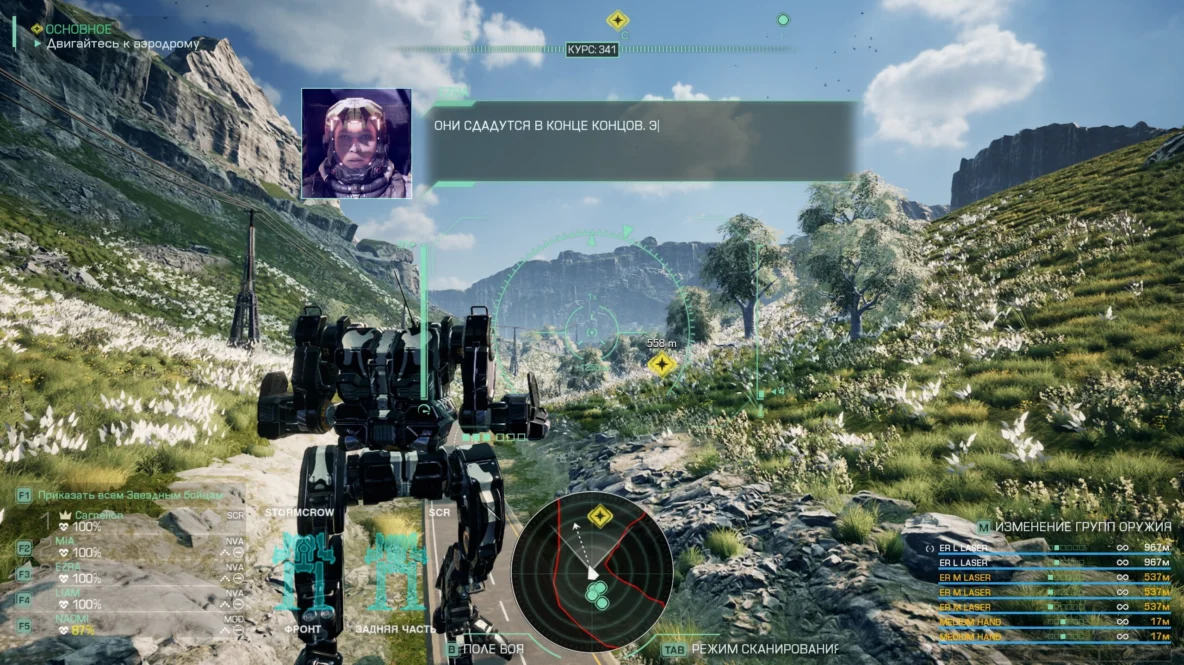1184x665 pixels.
Task: Click the yellow diamond marker on the compass bar
Action: point(618,20)
